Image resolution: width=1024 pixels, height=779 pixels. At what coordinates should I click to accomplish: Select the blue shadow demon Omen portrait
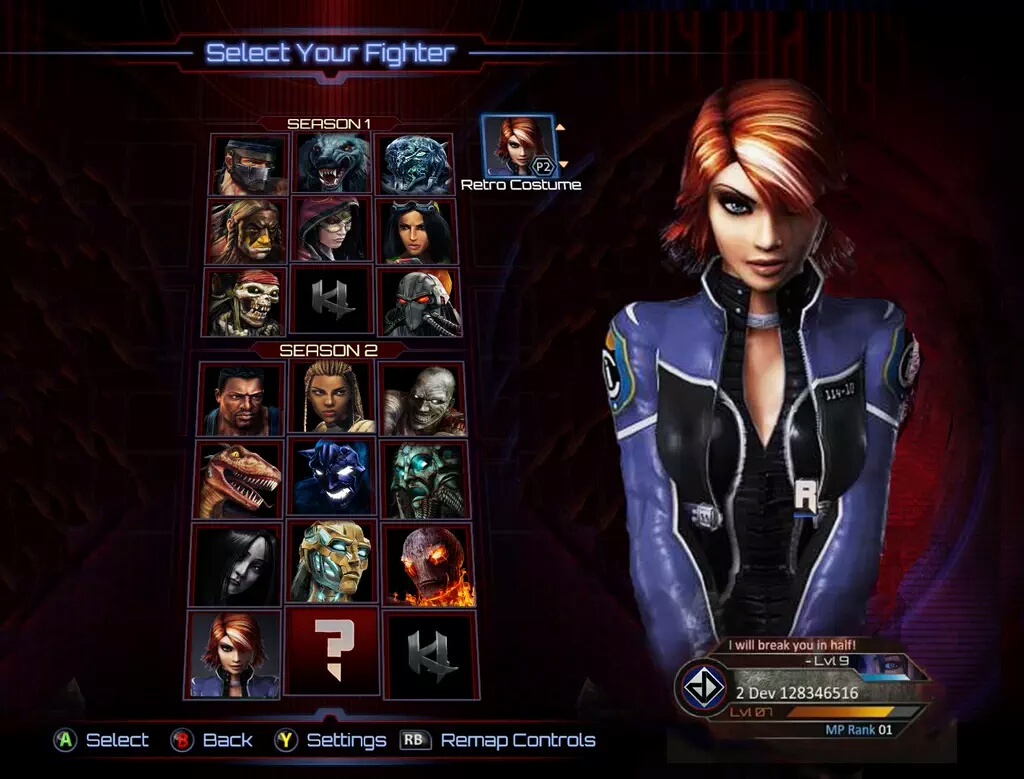[x=332, y=479]
